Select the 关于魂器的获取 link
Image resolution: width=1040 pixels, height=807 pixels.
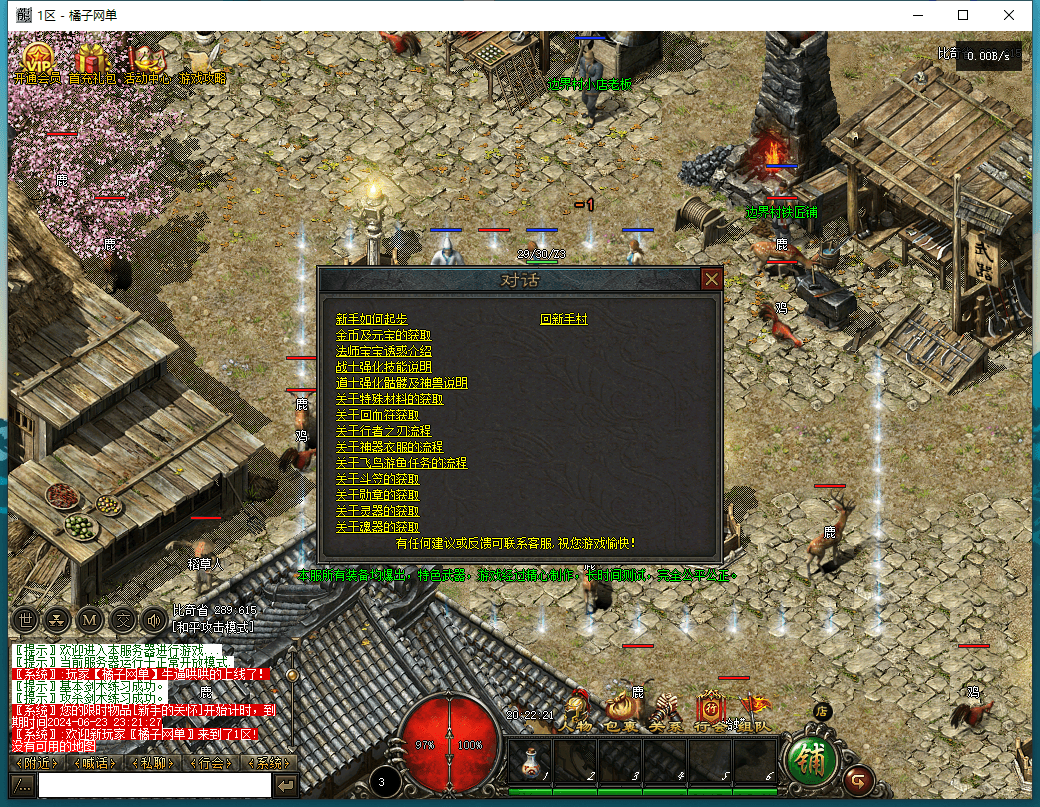(377, 527)
